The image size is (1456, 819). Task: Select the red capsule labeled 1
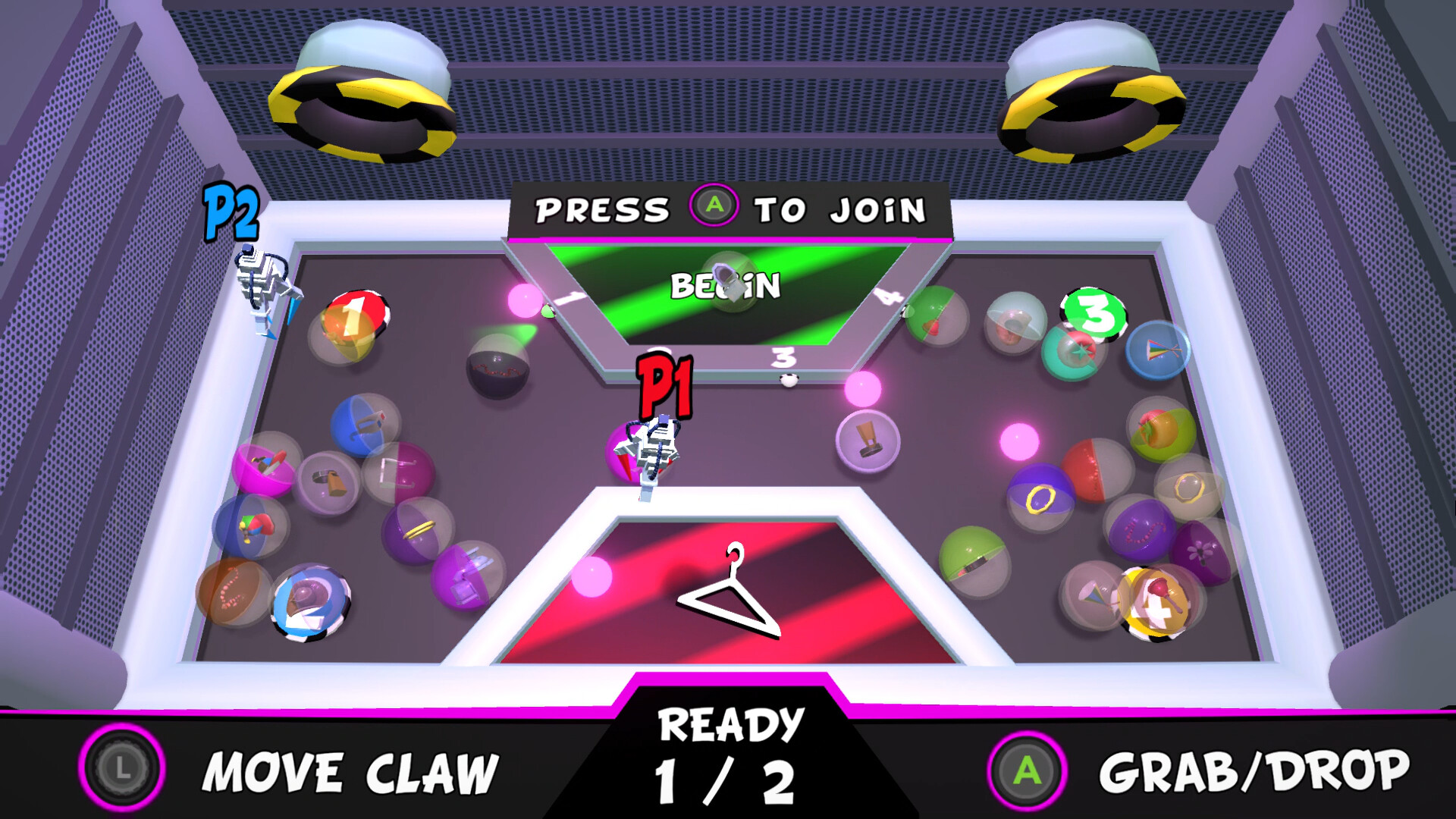(x=353, y=322)
